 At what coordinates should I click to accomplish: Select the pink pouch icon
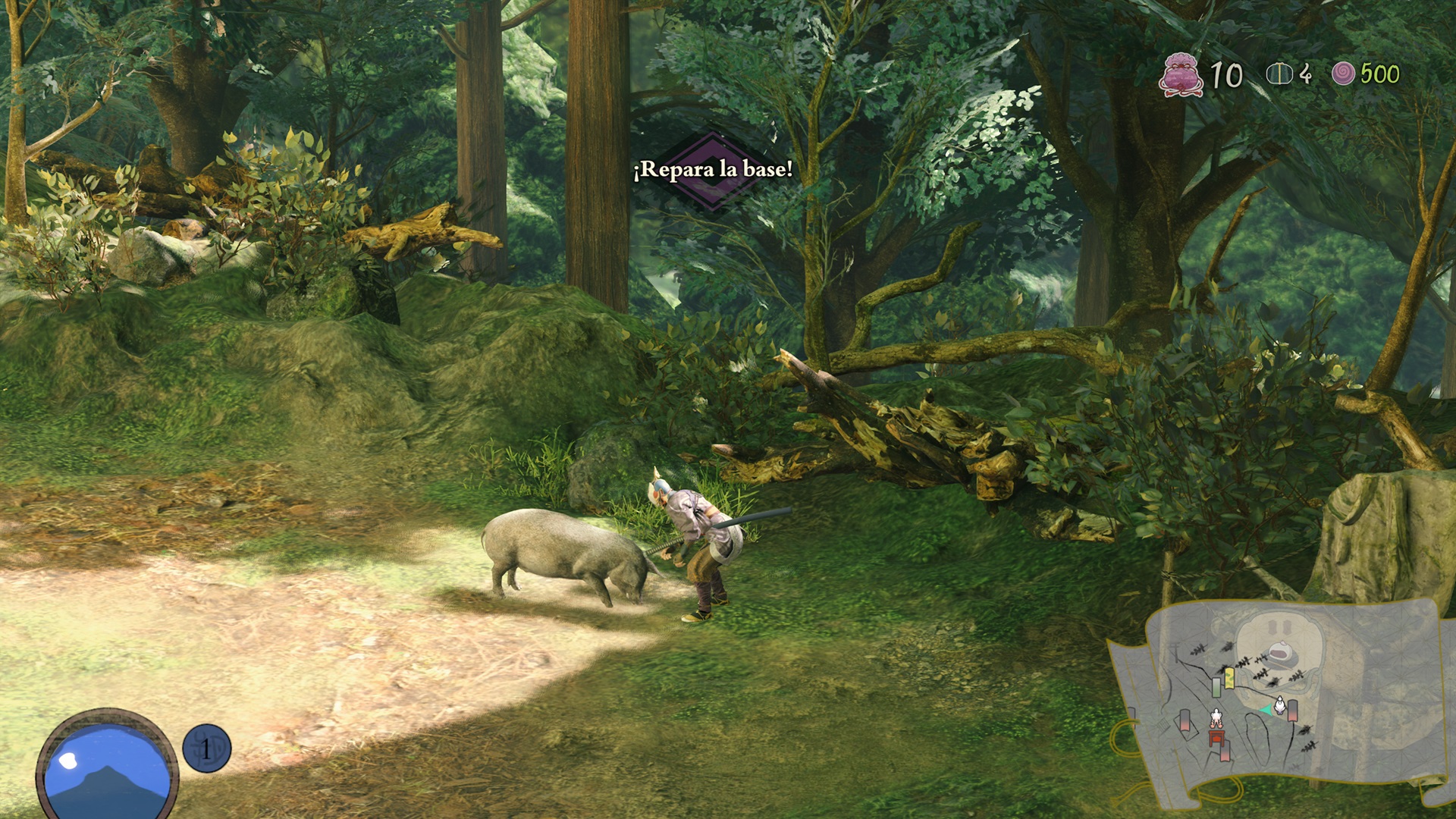point(1181,74)
